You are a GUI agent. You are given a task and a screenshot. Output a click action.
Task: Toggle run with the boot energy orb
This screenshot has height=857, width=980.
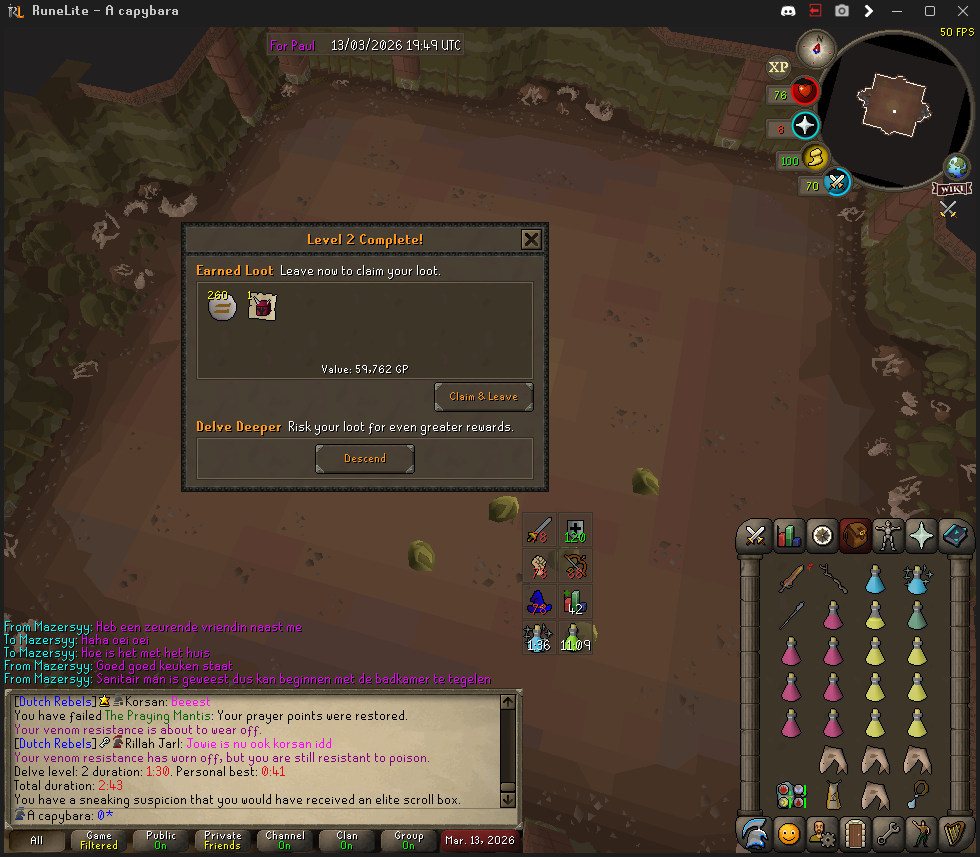(x=817, y=158)
